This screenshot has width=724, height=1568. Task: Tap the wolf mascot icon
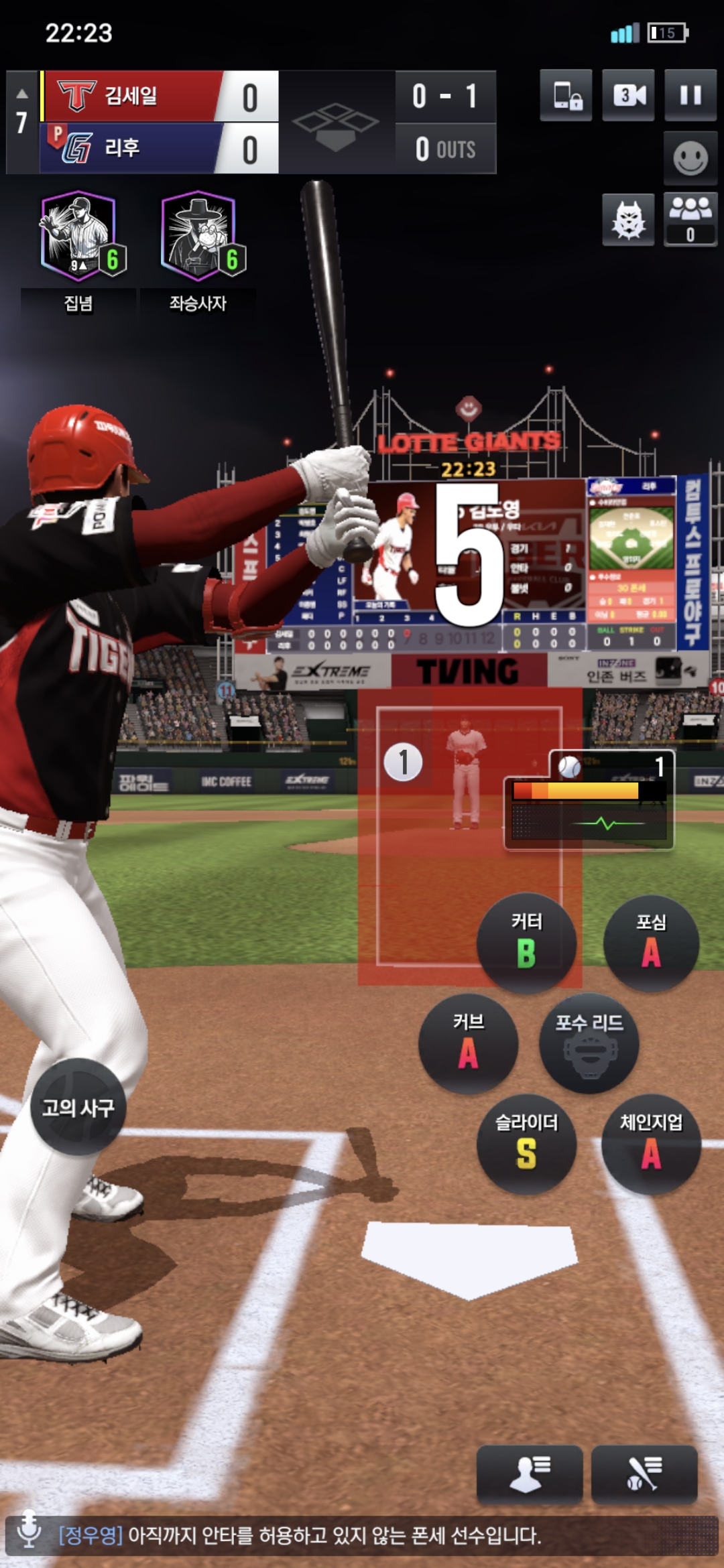628,220
